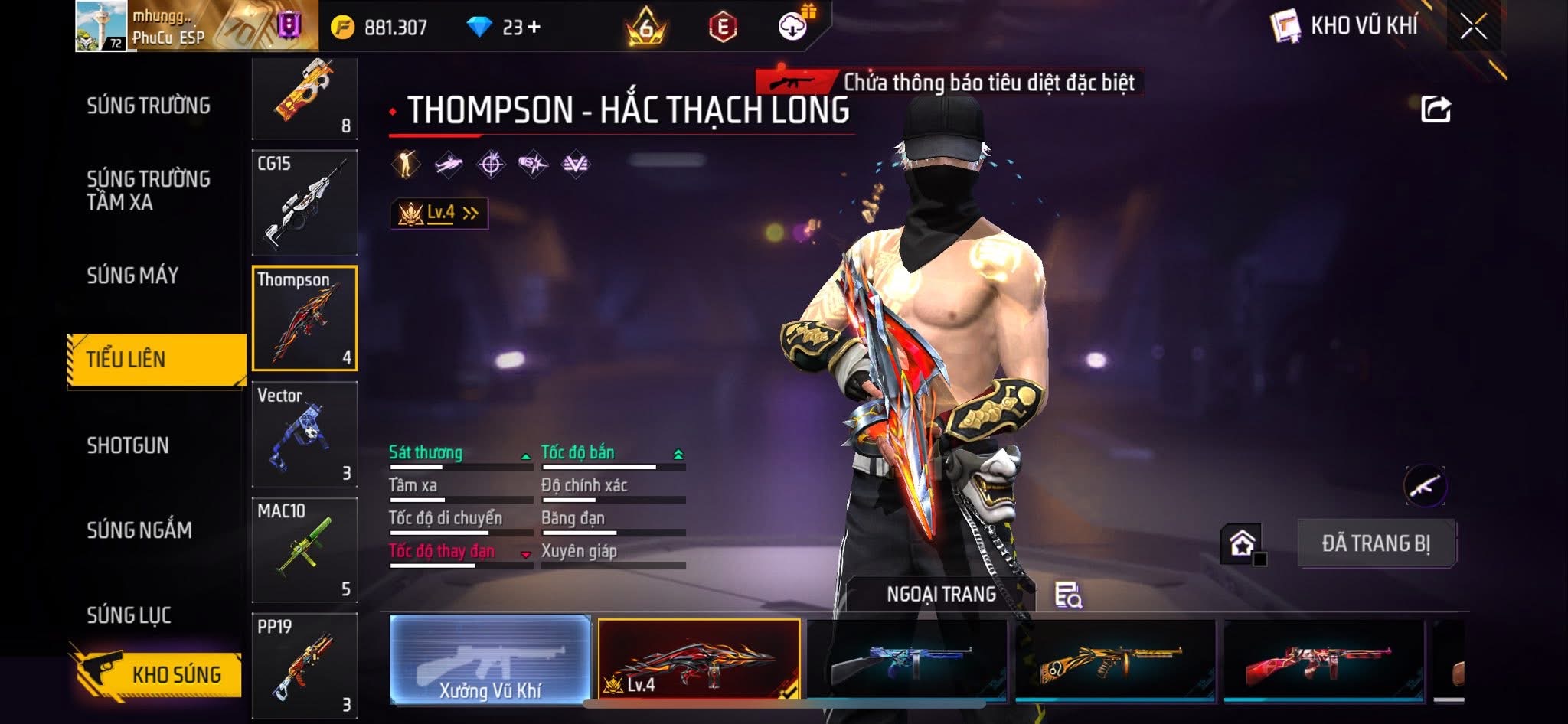Select the blue Thompson skin thumbnail
The image size is (1568, 724).
906,661
